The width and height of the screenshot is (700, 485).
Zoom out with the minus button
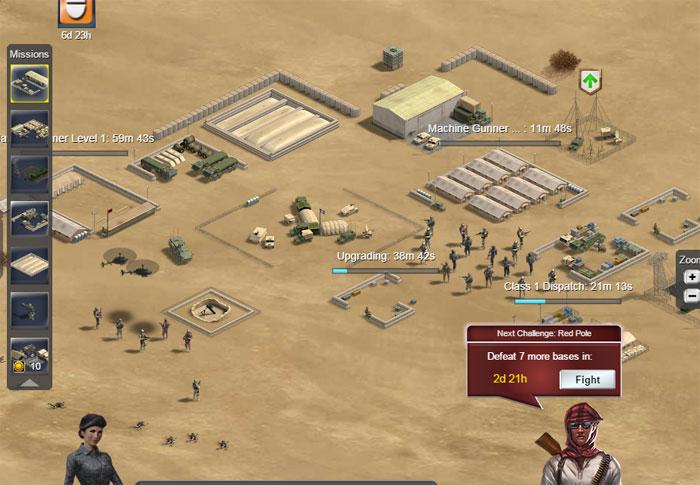692,297
